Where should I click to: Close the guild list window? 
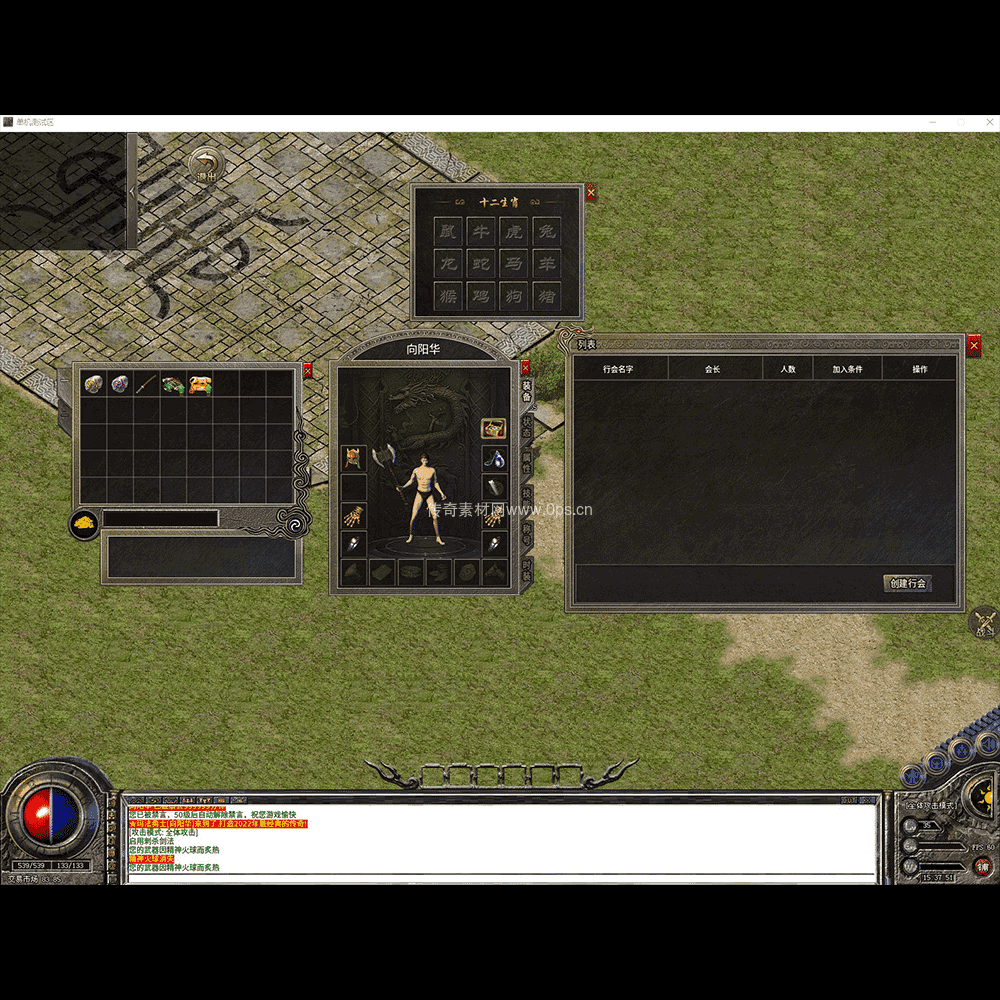click(x=974, y=345)
